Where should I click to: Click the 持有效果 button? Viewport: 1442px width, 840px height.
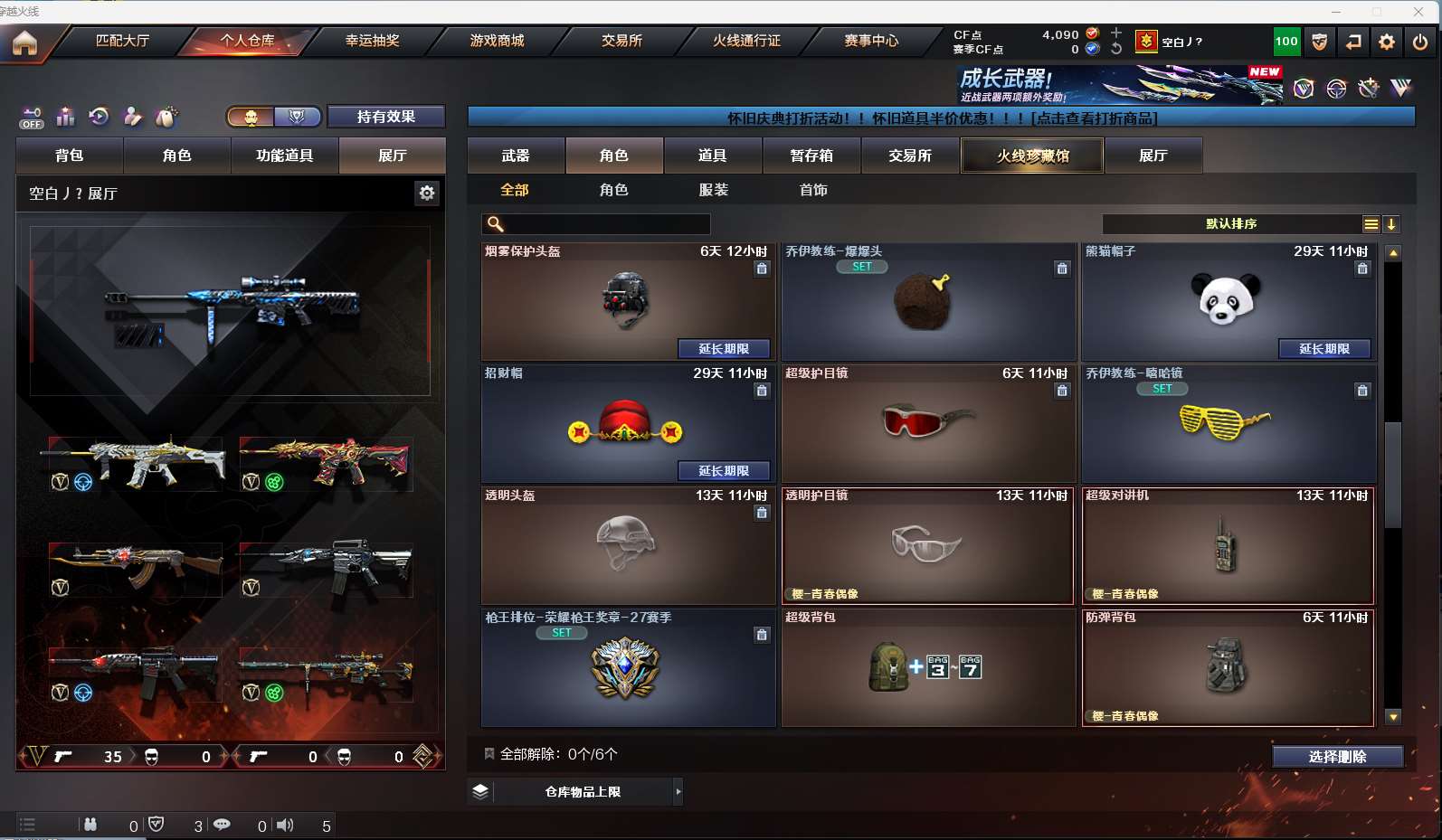[385, 117]
